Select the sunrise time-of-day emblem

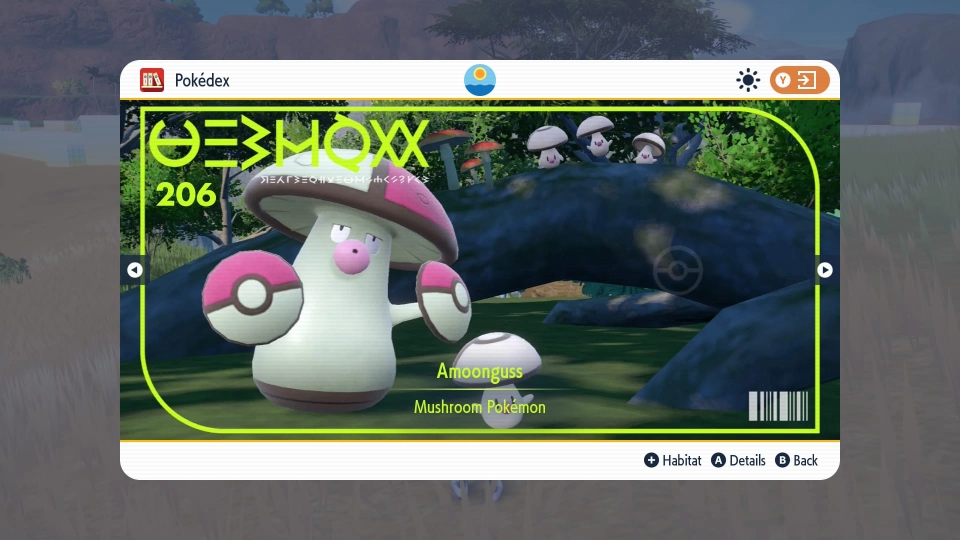pos(480,80)
